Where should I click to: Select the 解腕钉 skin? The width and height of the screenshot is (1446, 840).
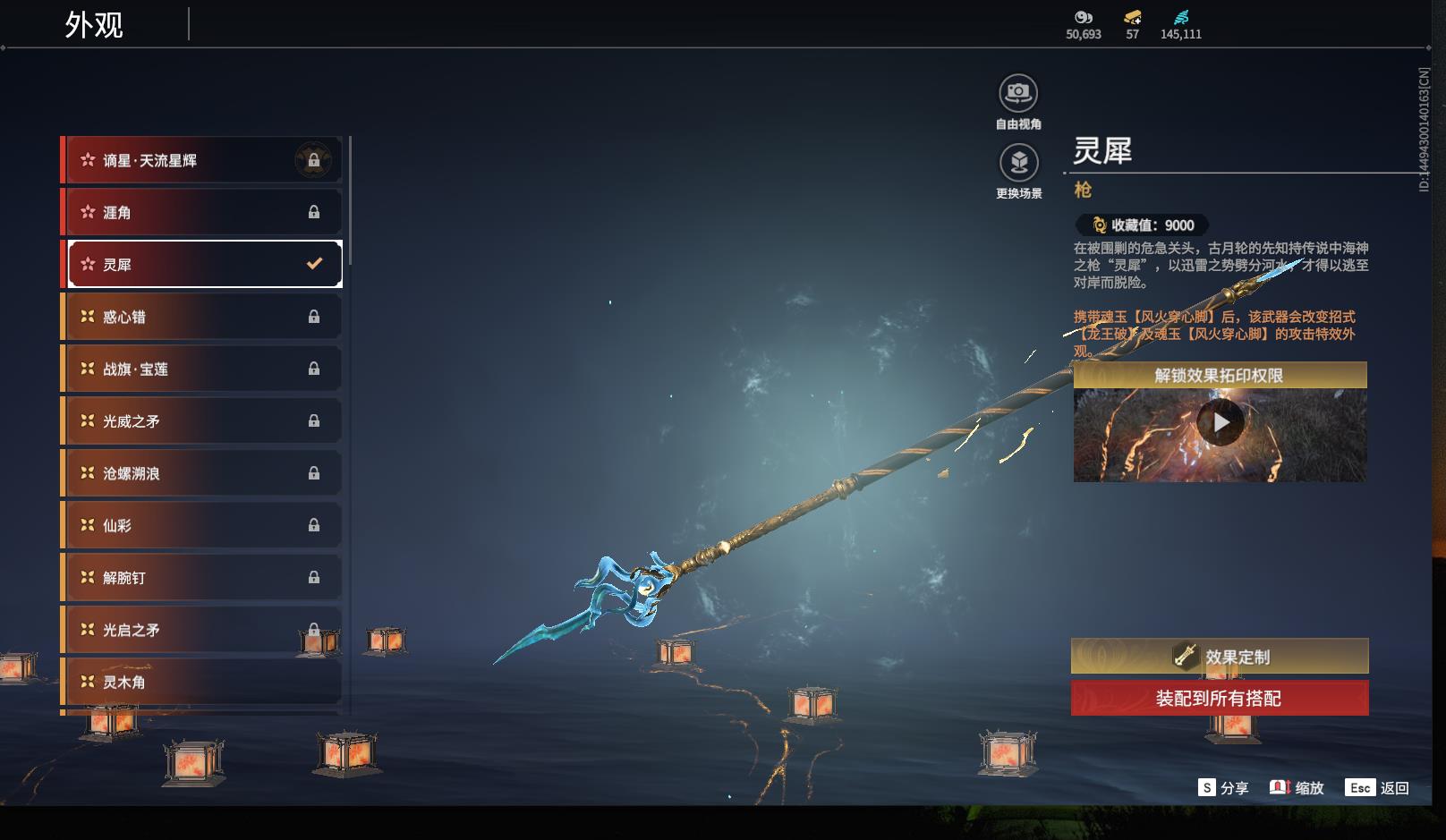coord(202,578)
